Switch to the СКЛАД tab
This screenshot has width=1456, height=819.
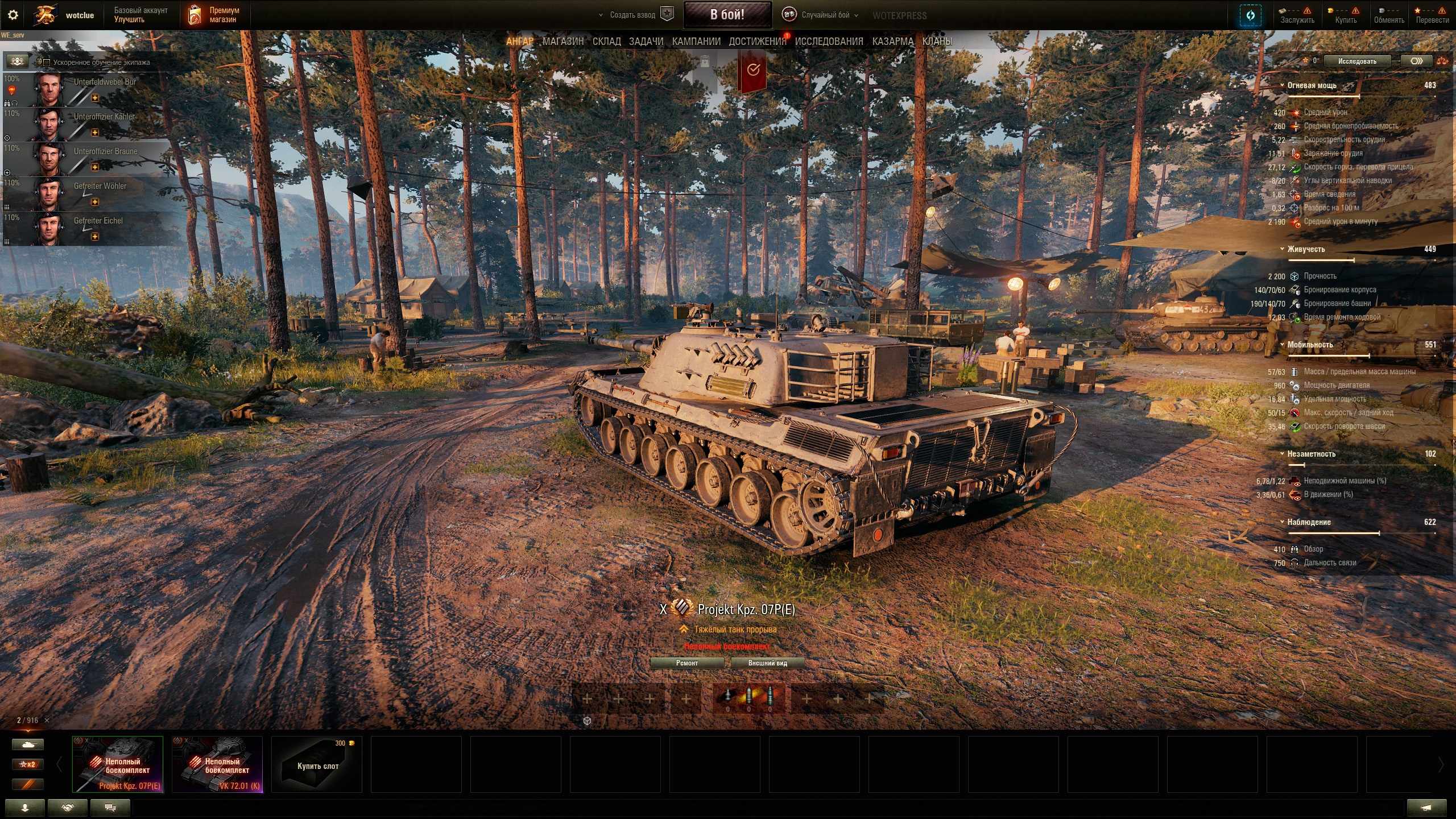pos(606,42)
